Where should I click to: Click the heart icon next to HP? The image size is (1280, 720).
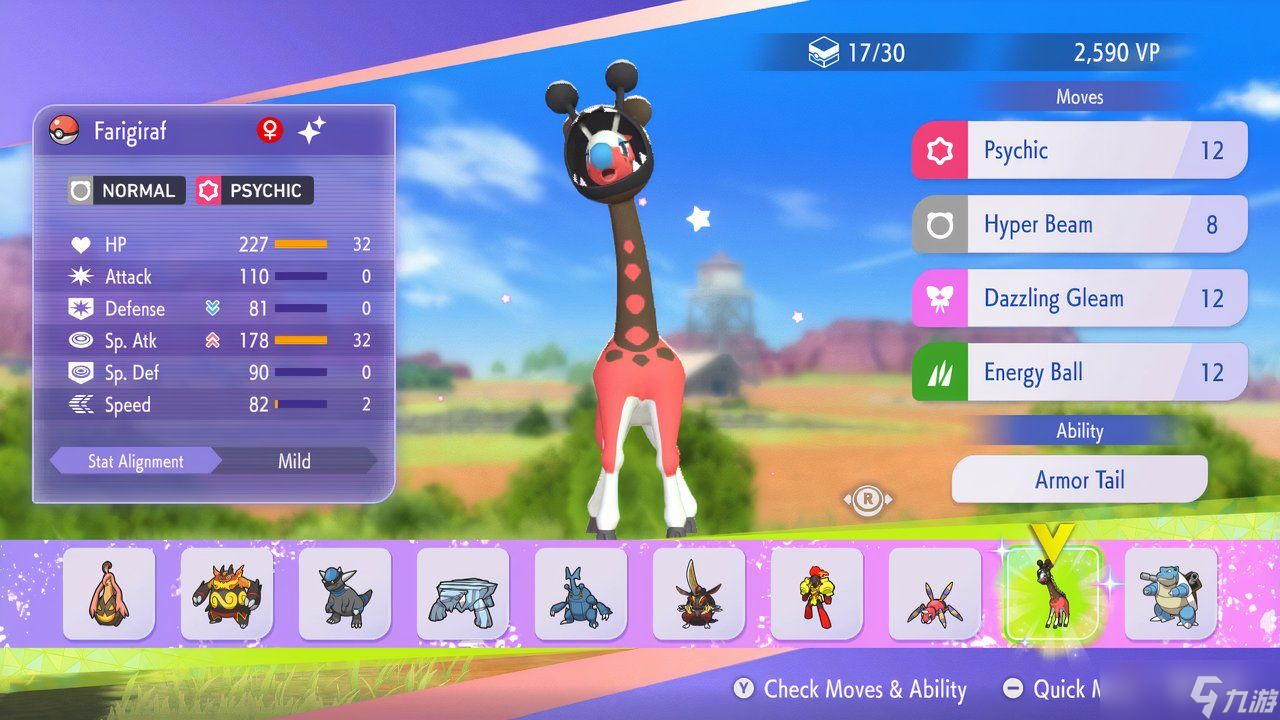[x=80, y=244]
